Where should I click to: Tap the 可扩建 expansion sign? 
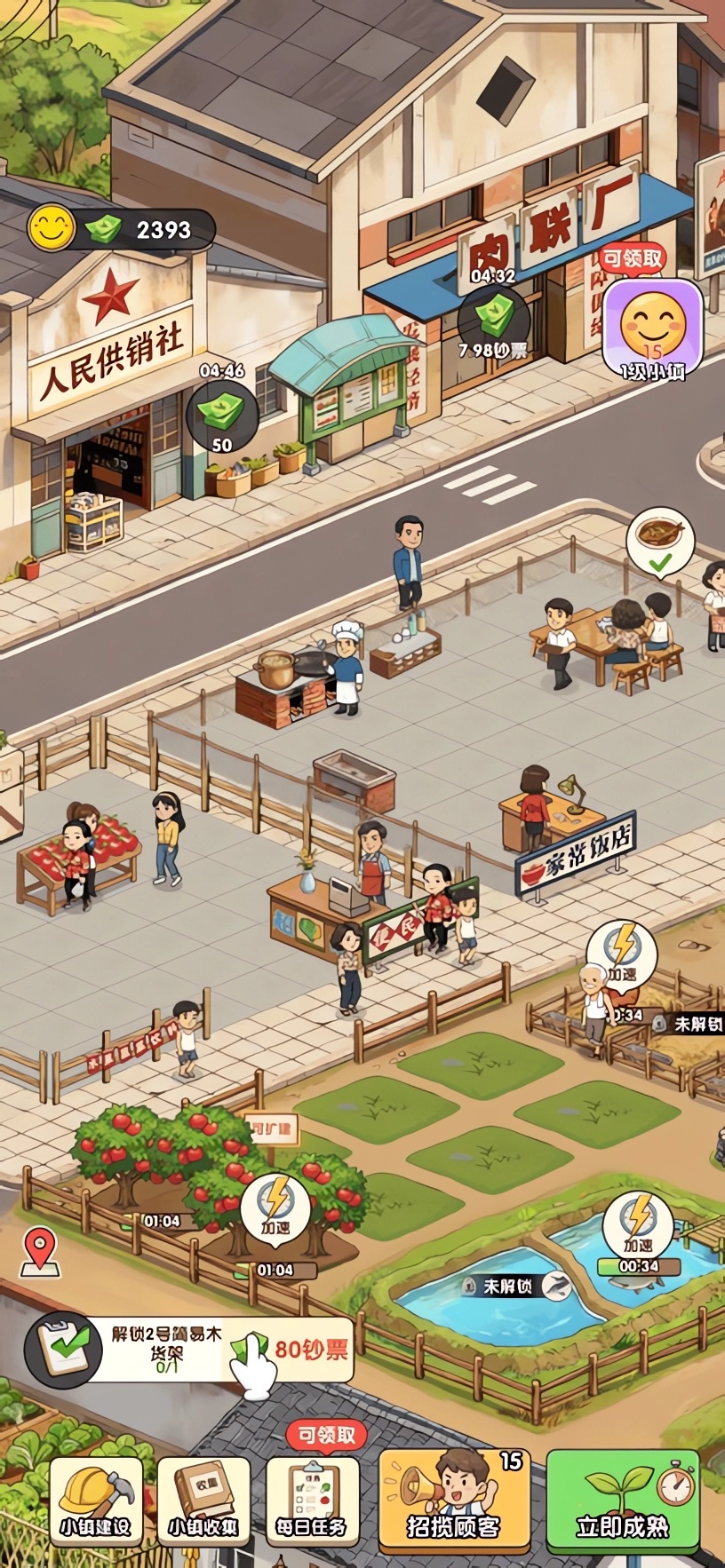click(x=271, y=1130)
